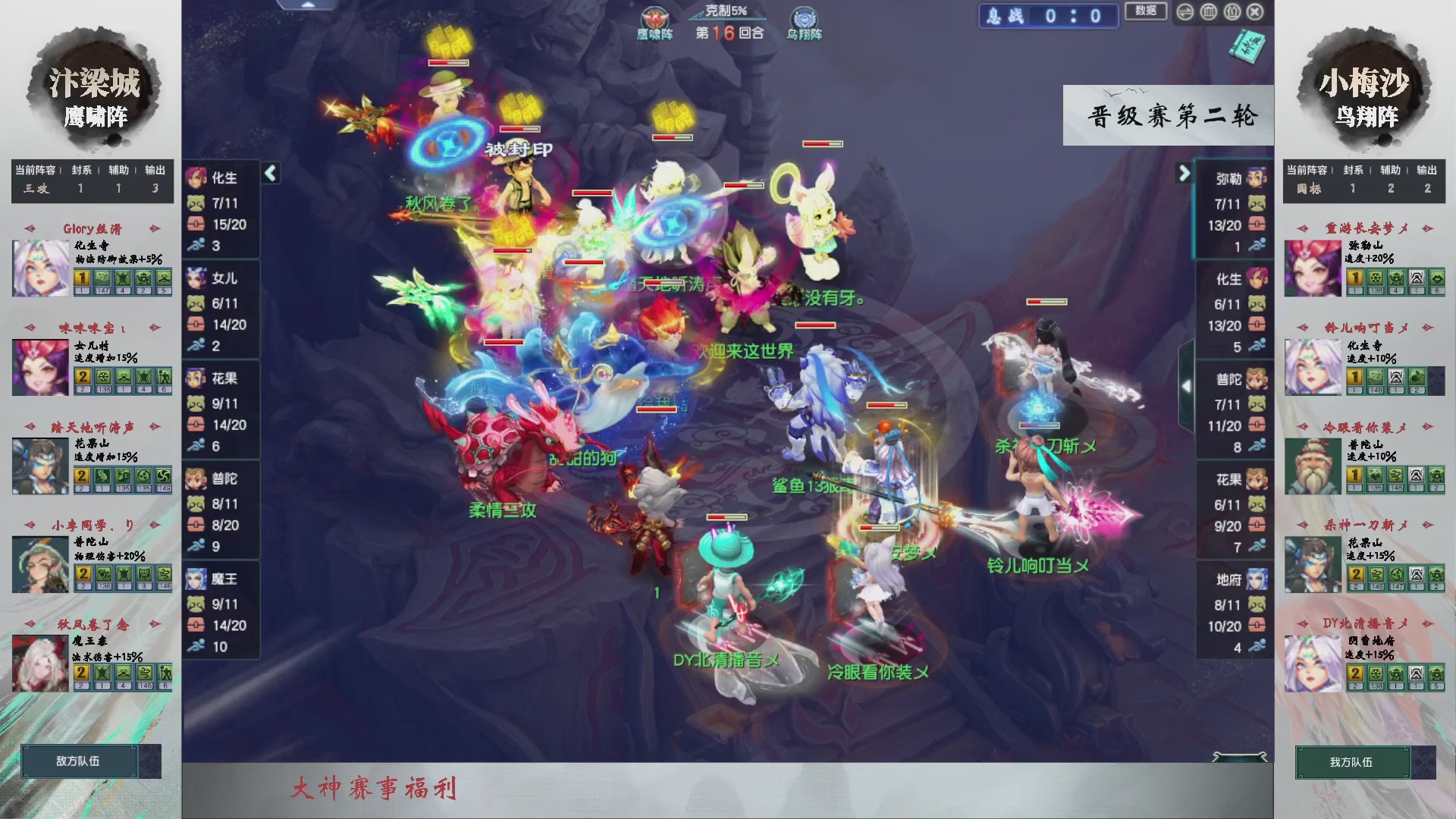Select 地府's portrait in right unit panel
Screen dimensions: 1456x819
tap(1255, 578)
